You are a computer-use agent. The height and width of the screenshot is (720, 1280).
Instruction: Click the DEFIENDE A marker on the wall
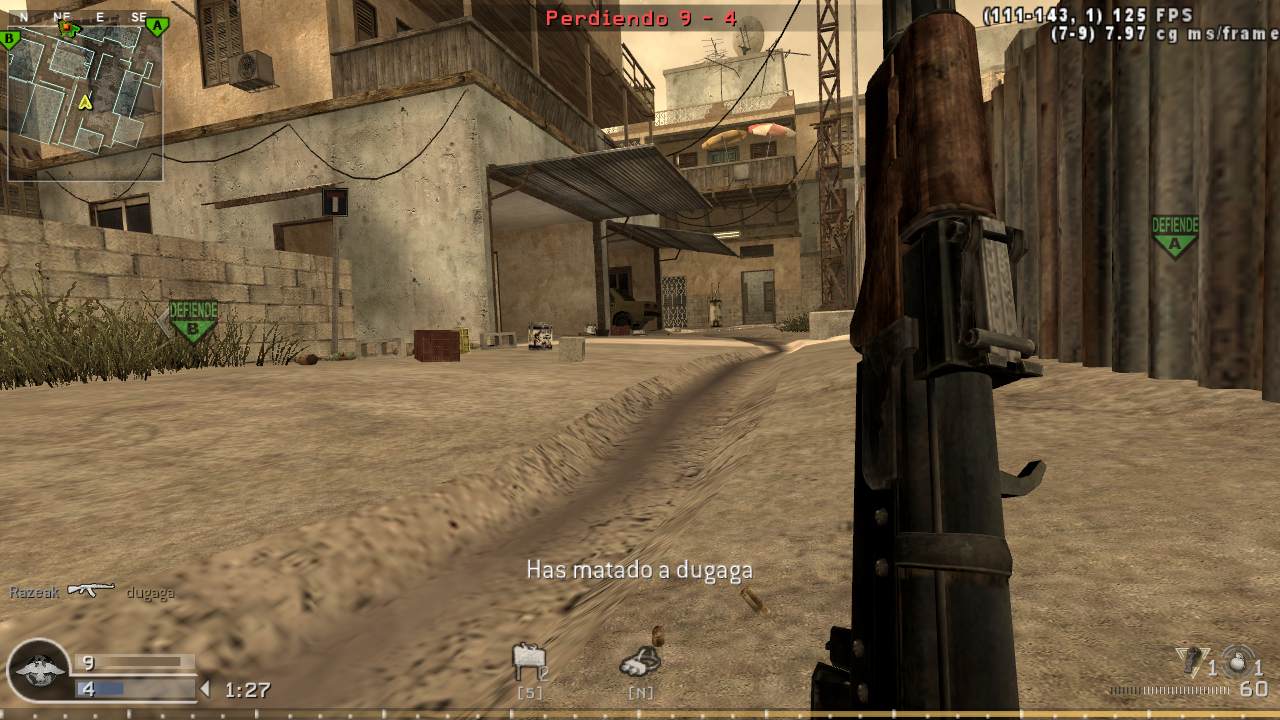[1174, 228]
